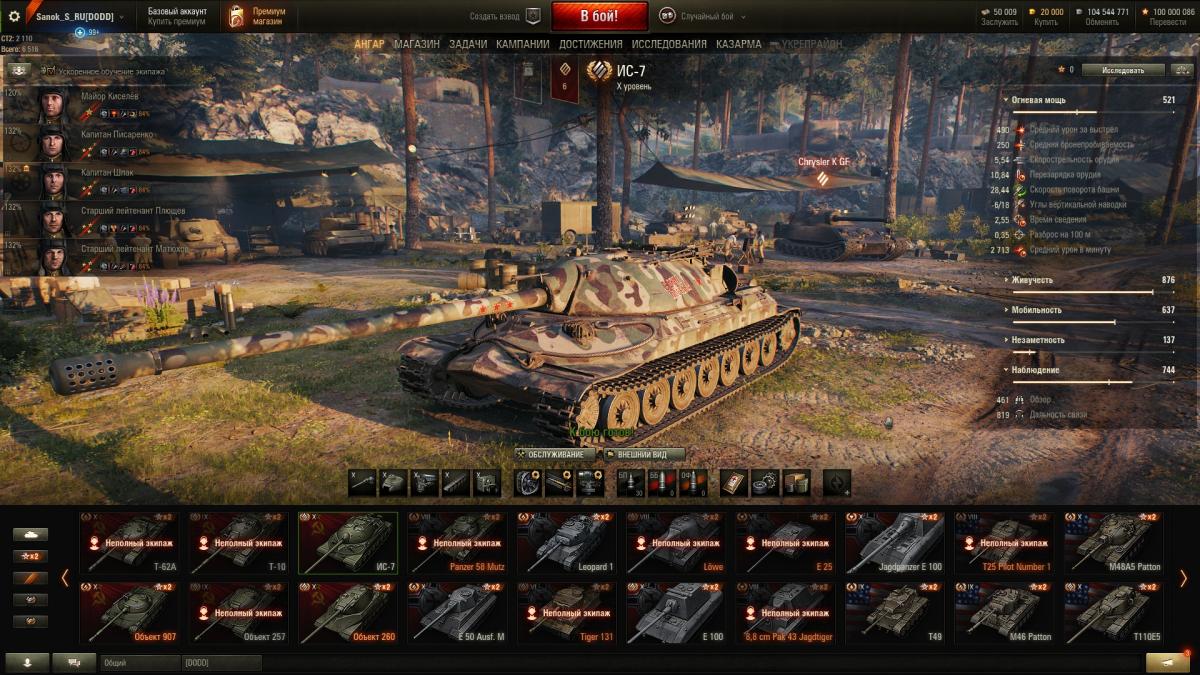This screenshot has width=1200, height=675.
Task: Open the Случайный бой battle mode dropdown
Action: point(702,16)
